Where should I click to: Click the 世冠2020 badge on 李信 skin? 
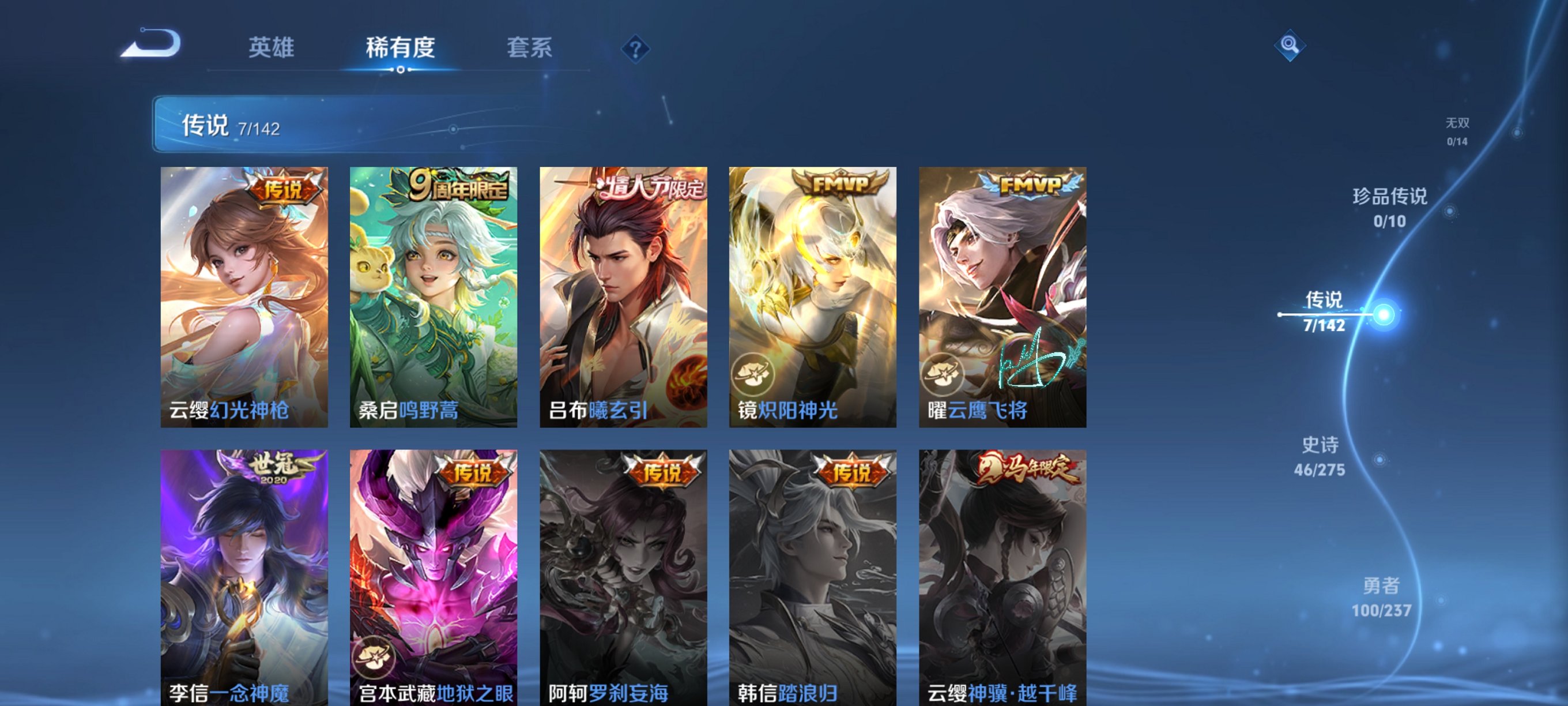click(275, 465)
